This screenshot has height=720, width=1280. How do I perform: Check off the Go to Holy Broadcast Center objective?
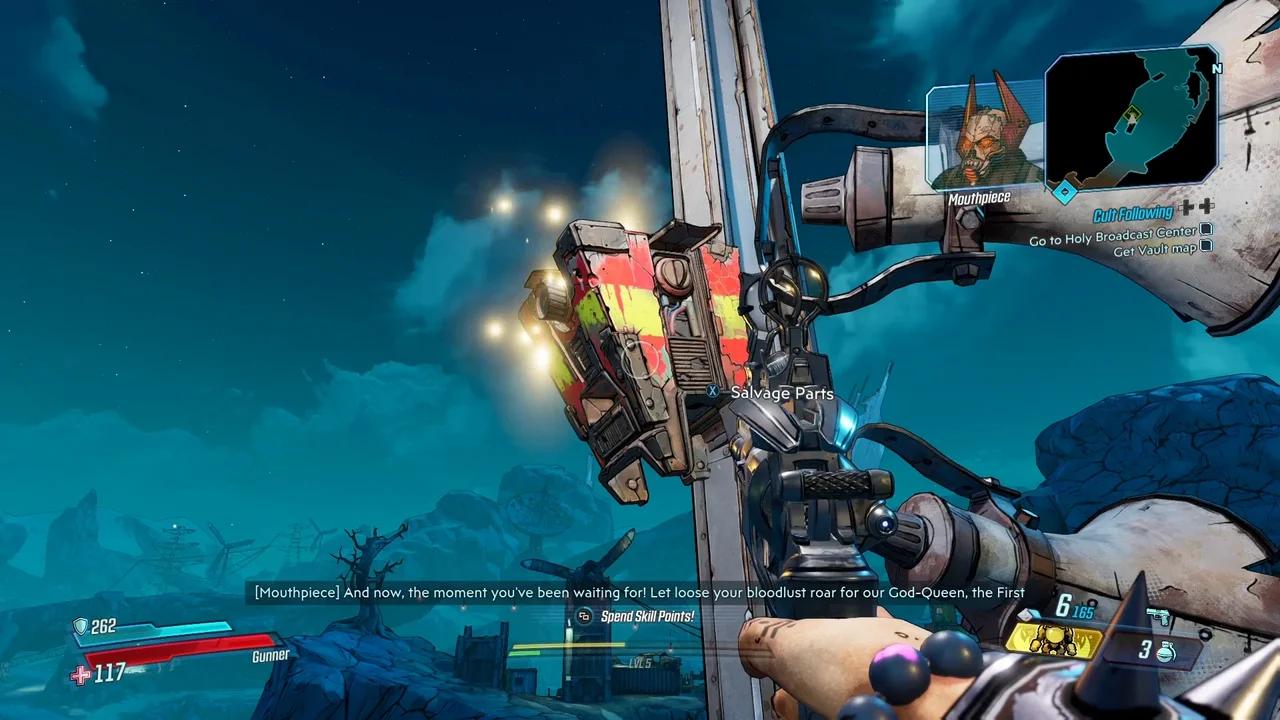1205,231
